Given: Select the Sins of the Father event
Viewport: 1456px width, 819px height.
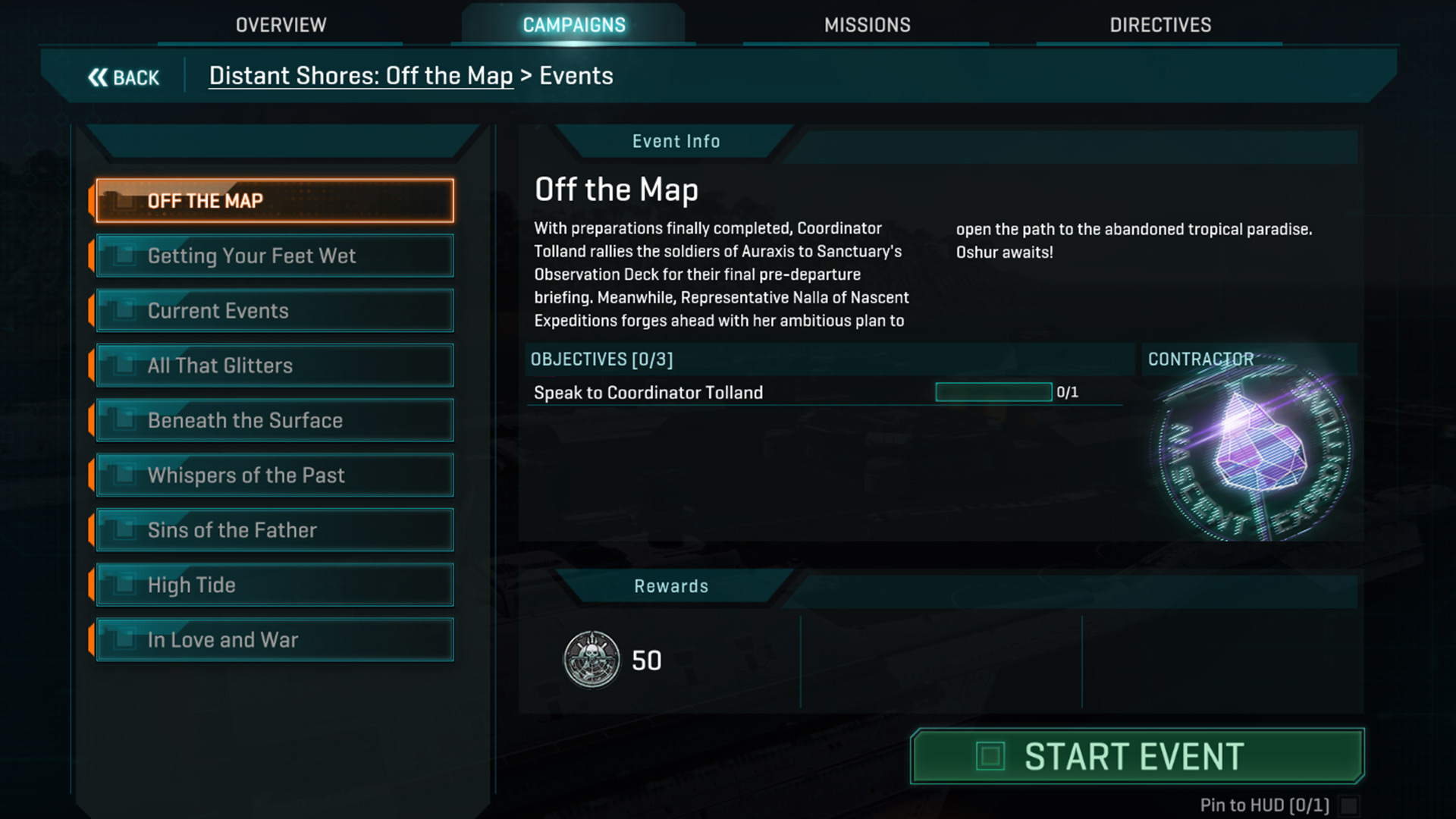Looking at the screenshot, I should pos(275,530).
